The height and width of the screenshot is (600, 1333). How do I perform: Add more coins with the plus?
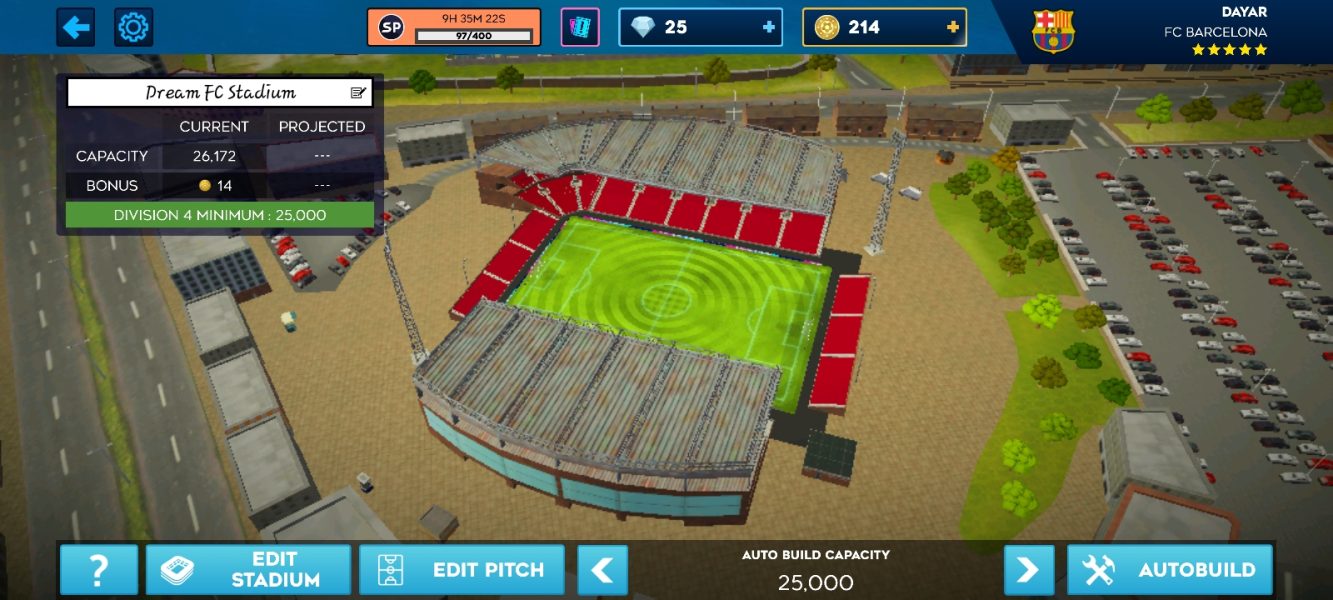pos(953,27)
